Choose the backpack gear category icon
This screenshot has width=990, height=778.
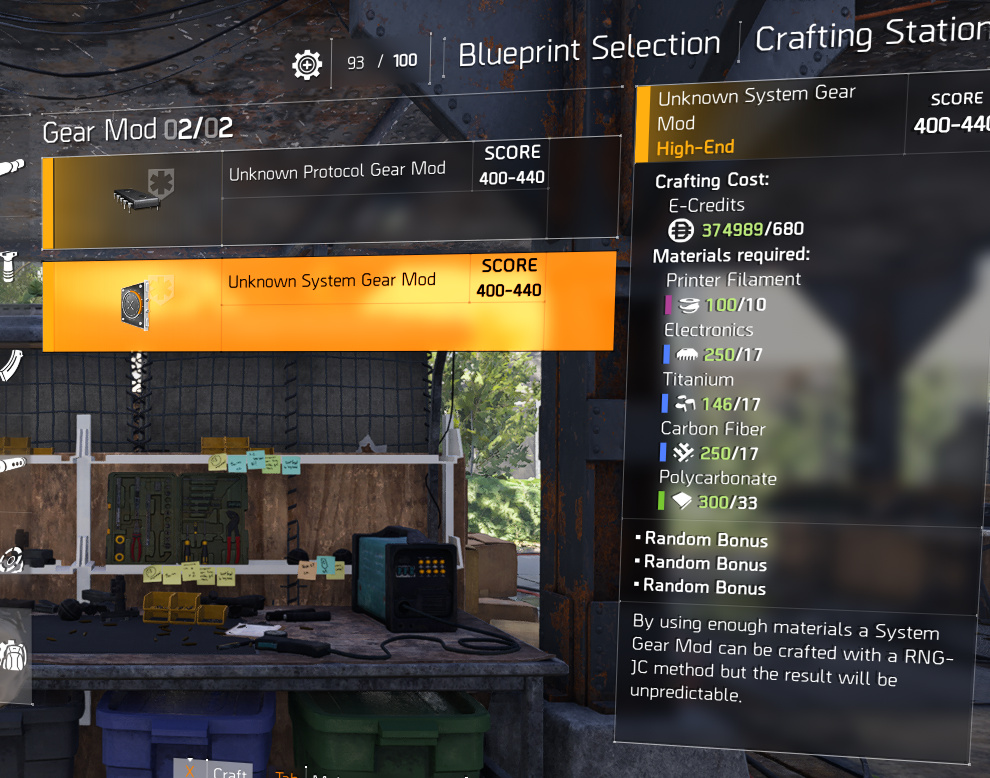coord(12,657)
